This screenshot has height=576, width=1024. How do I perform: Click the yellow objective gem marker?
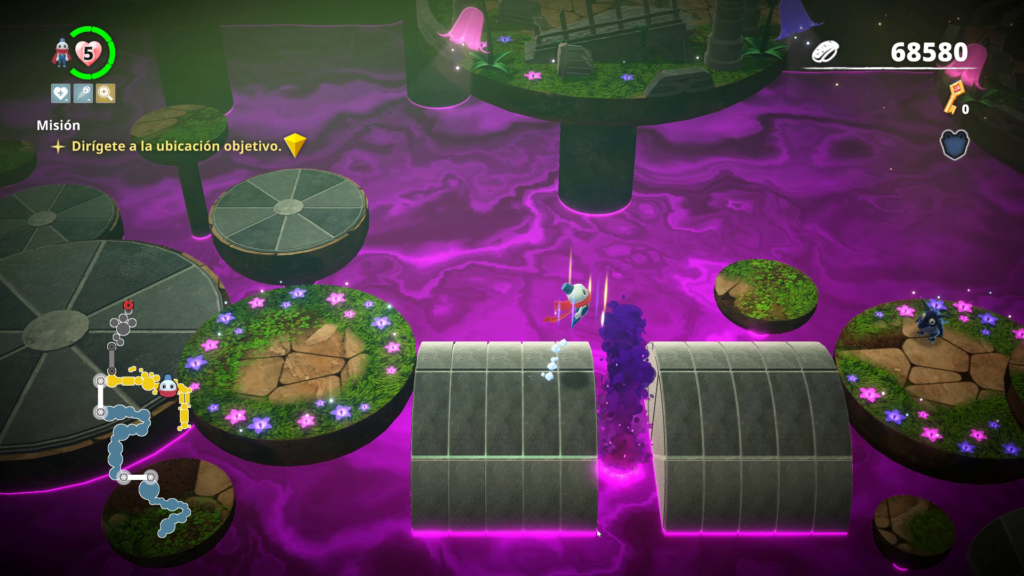point(294,146)
